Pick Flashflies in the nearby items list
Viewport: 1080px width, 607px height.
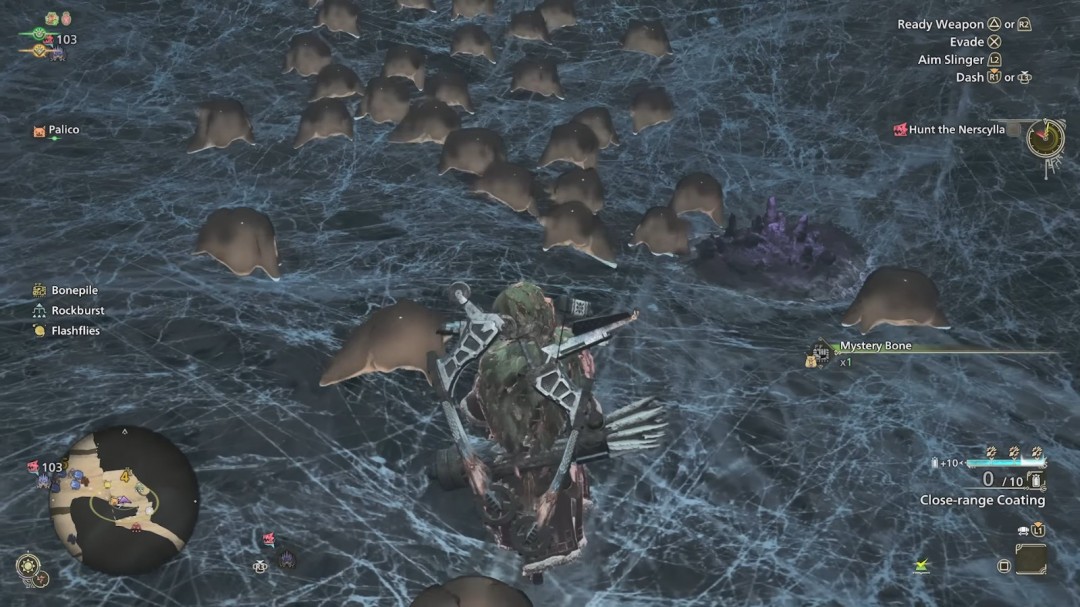[x=75, y=331]
